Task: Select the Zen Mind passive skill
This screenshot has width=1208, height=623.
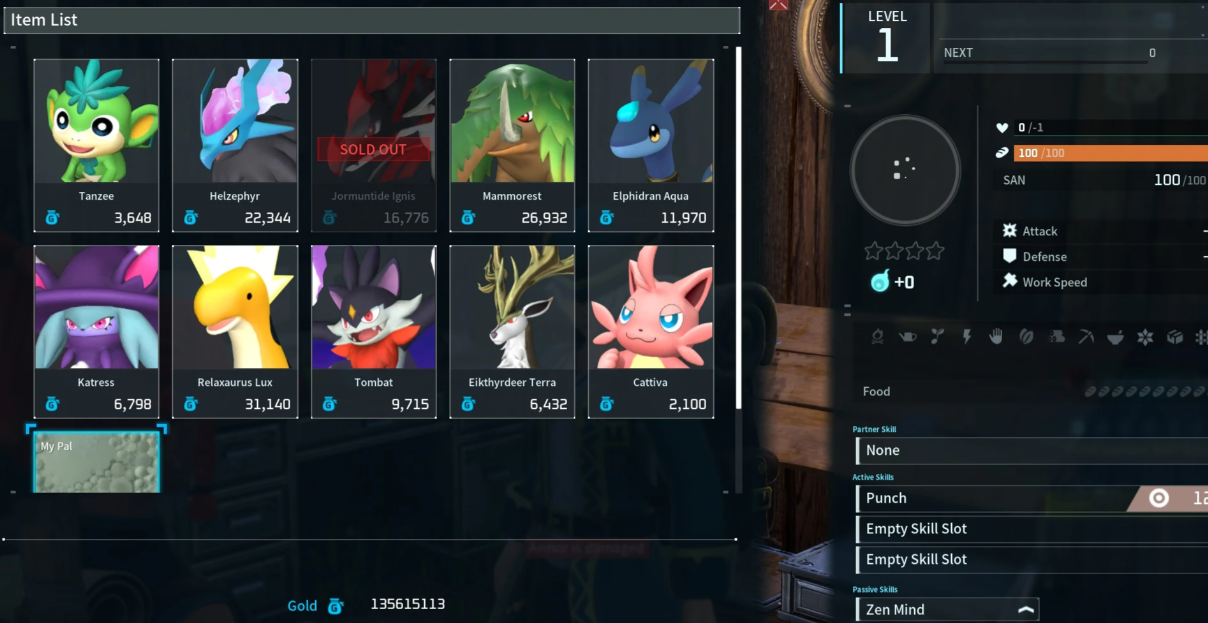Action: point(946,609)
